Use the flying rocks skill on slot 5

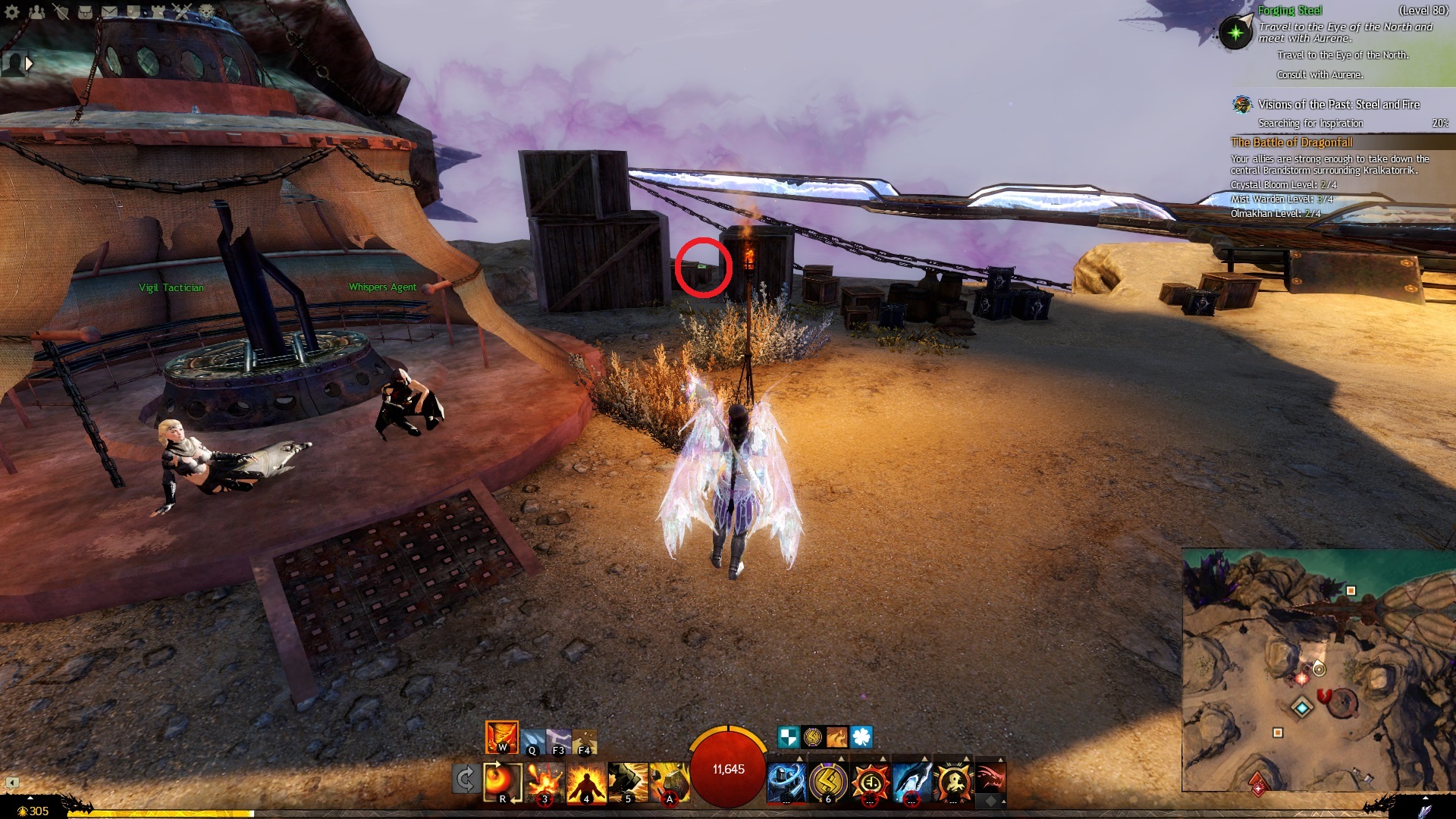coord(628,782)
